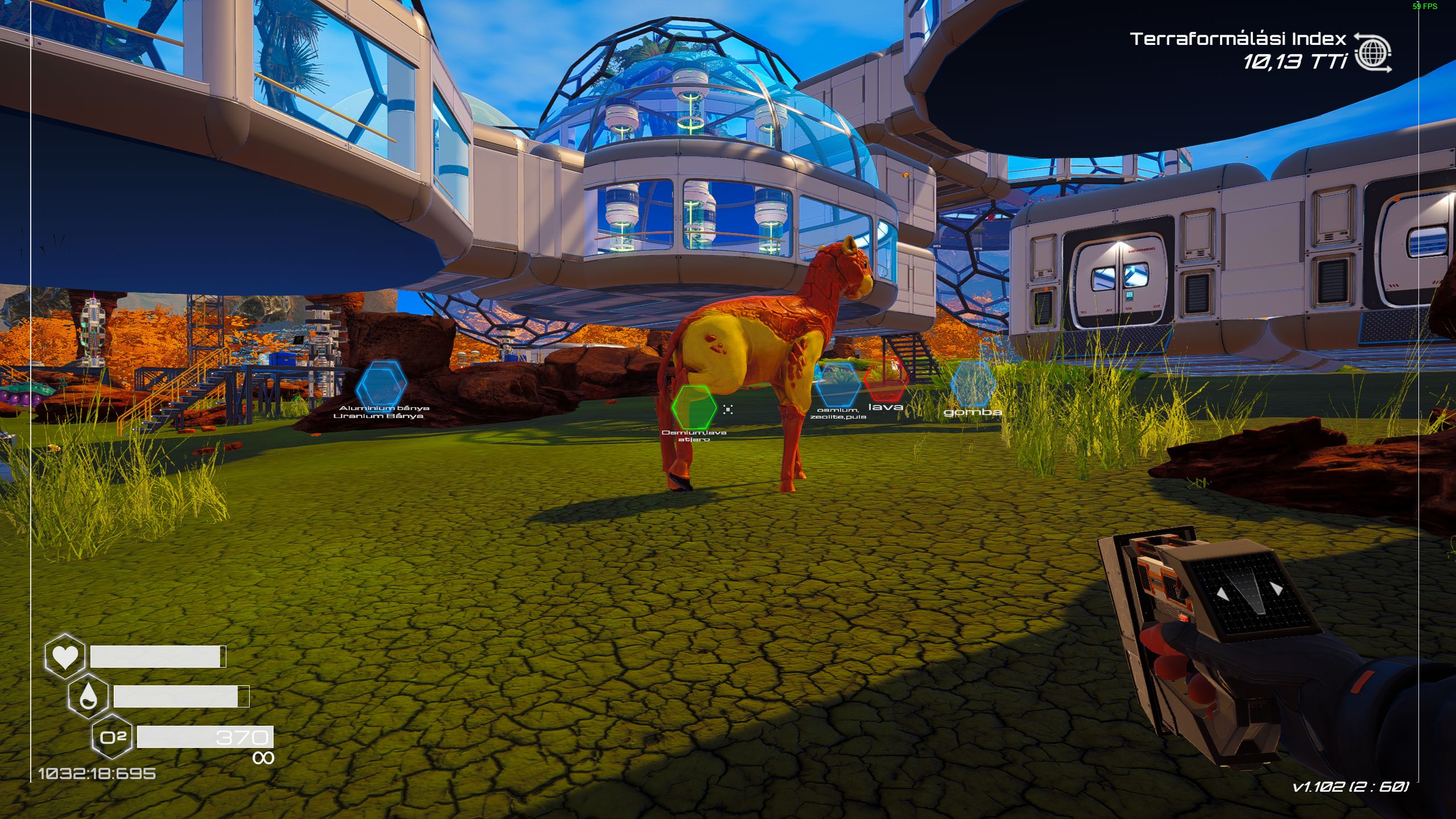
Task: Select the Aluminium bánya beacon marker
Action: [381, 386]
